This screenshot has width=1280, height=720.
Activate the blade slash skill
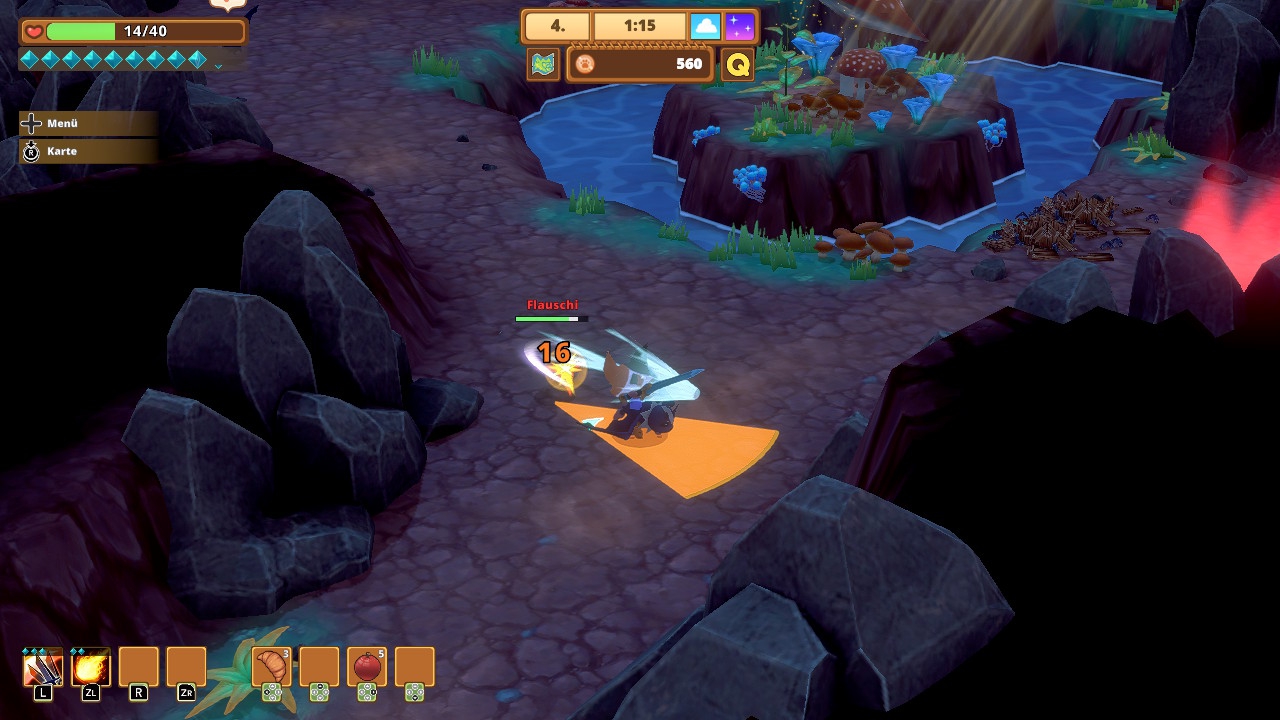point(43,667)
